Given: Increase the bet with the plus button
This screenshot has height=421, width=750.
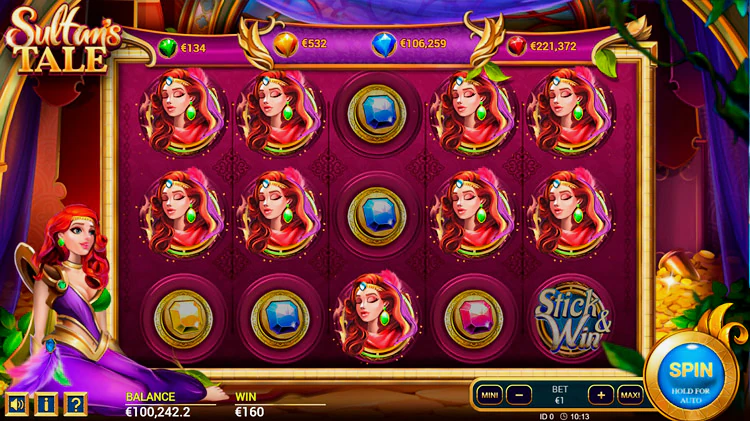Looking at the screenshot, I should (x=599, y=394).
